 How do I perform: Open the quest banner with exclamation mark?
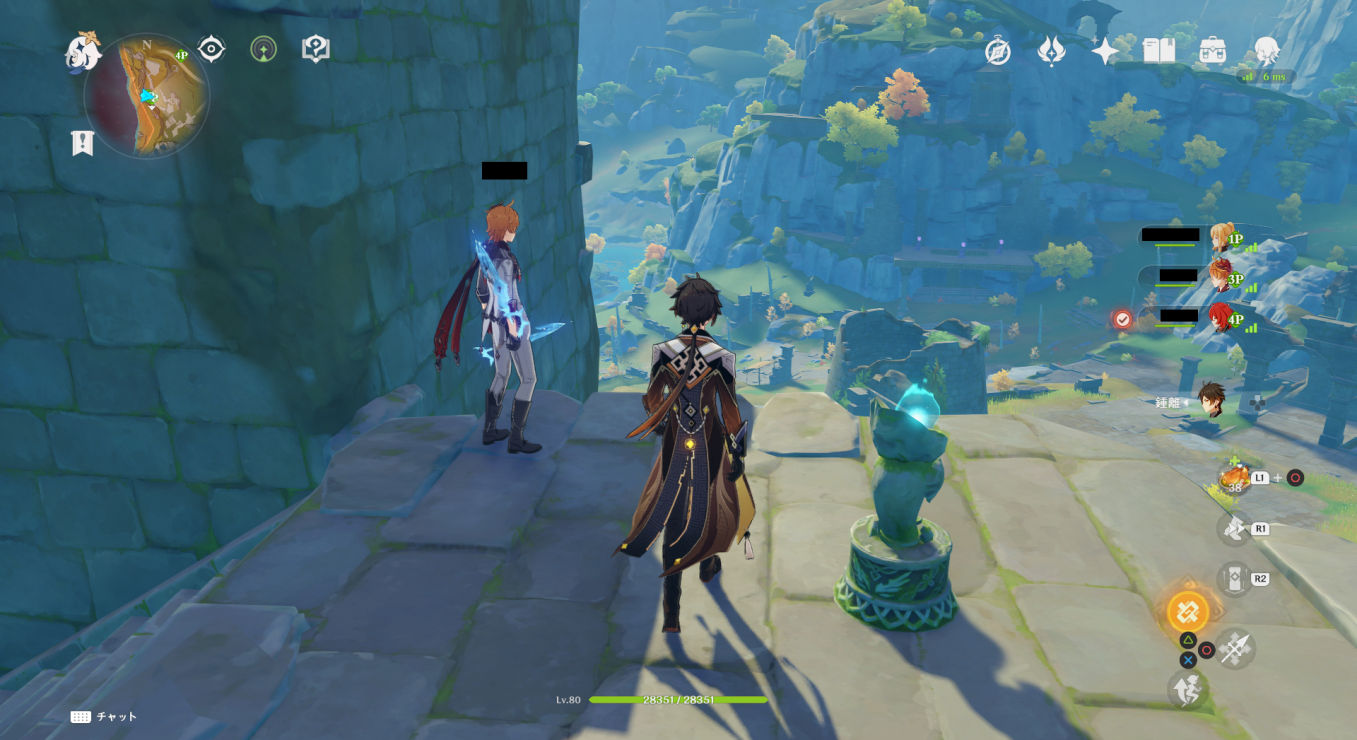tap(82, 143)
